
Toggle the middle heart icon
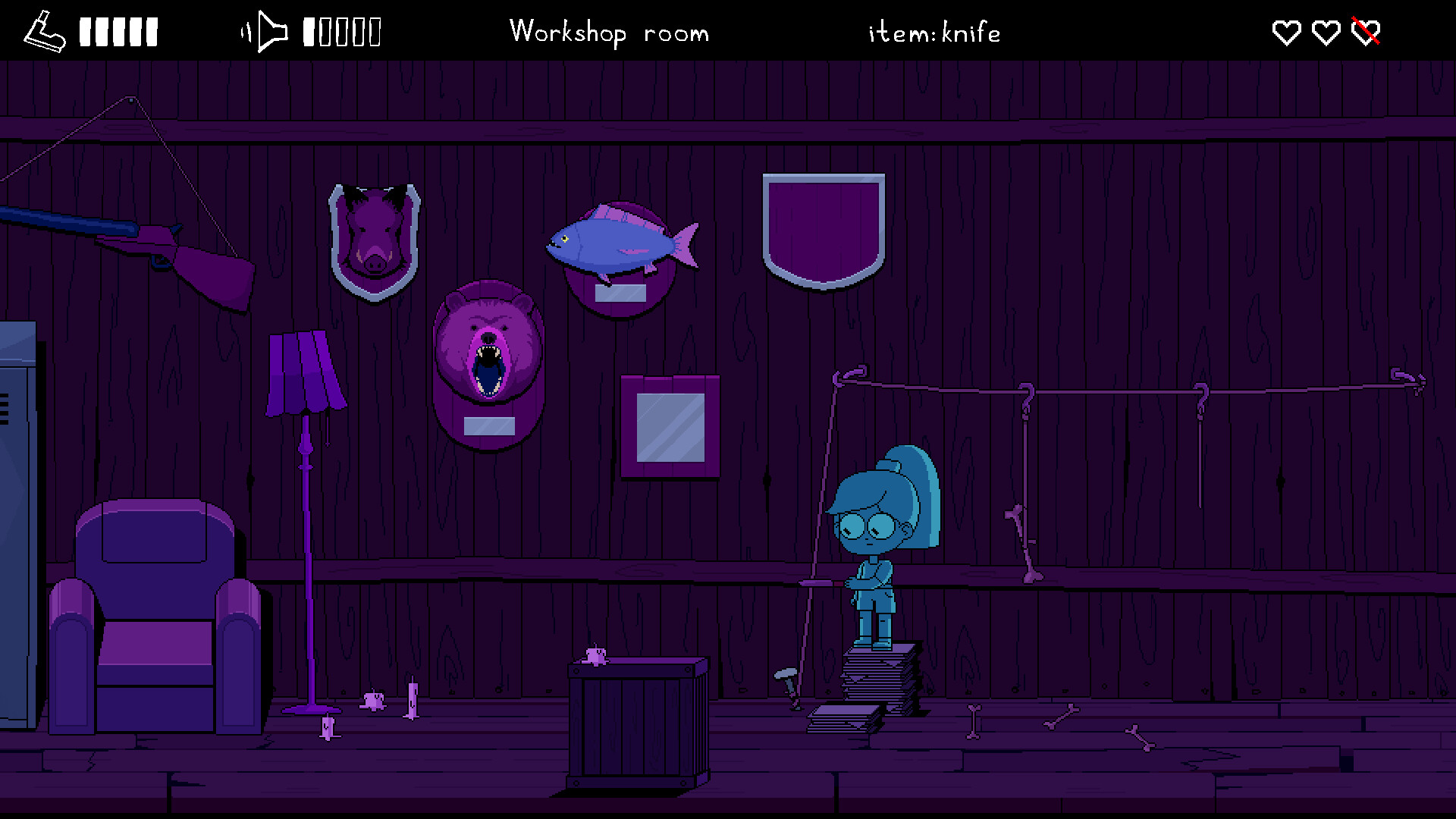point(1326,32)
